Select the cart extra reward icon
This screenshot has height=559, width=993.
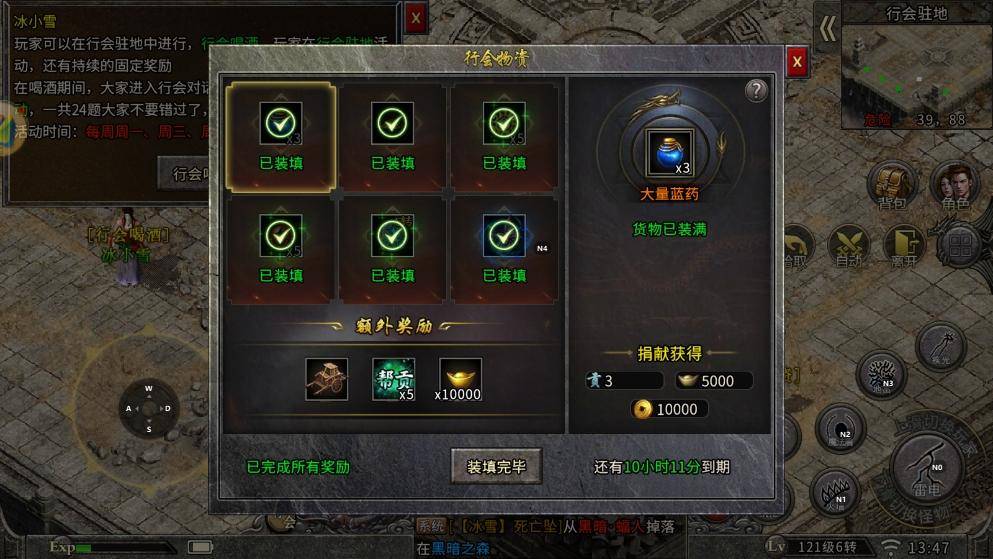pyautogui.click(x=327, y=379)
